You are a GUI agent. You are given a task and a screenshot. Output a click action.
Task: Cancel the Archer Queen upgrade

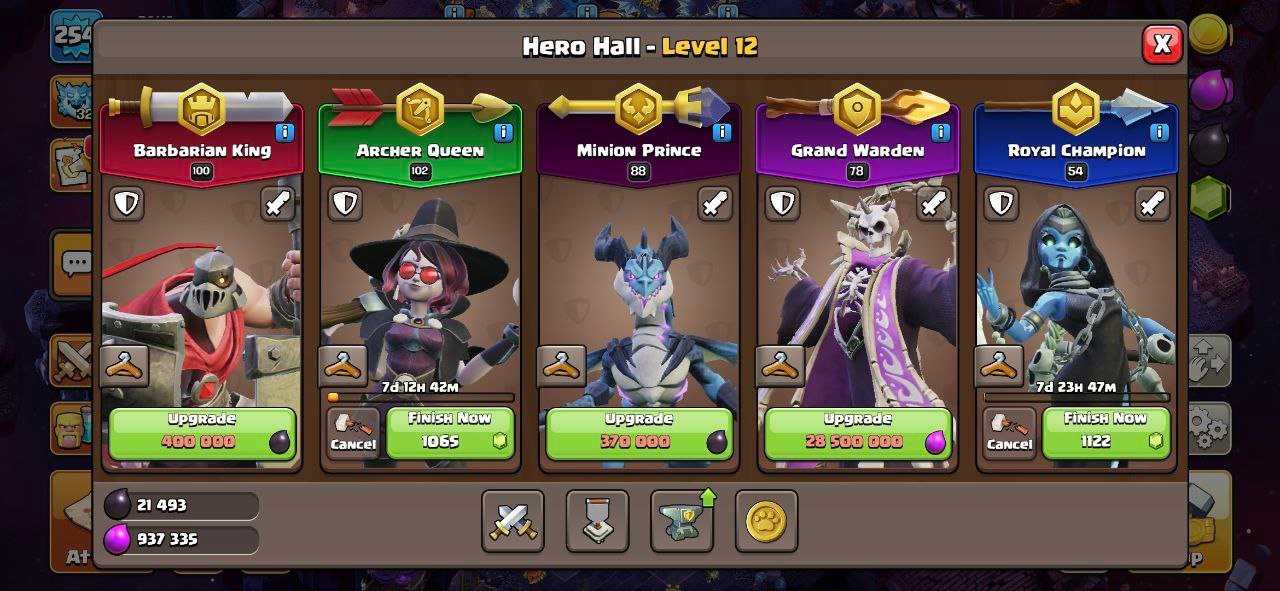point(352,434)
